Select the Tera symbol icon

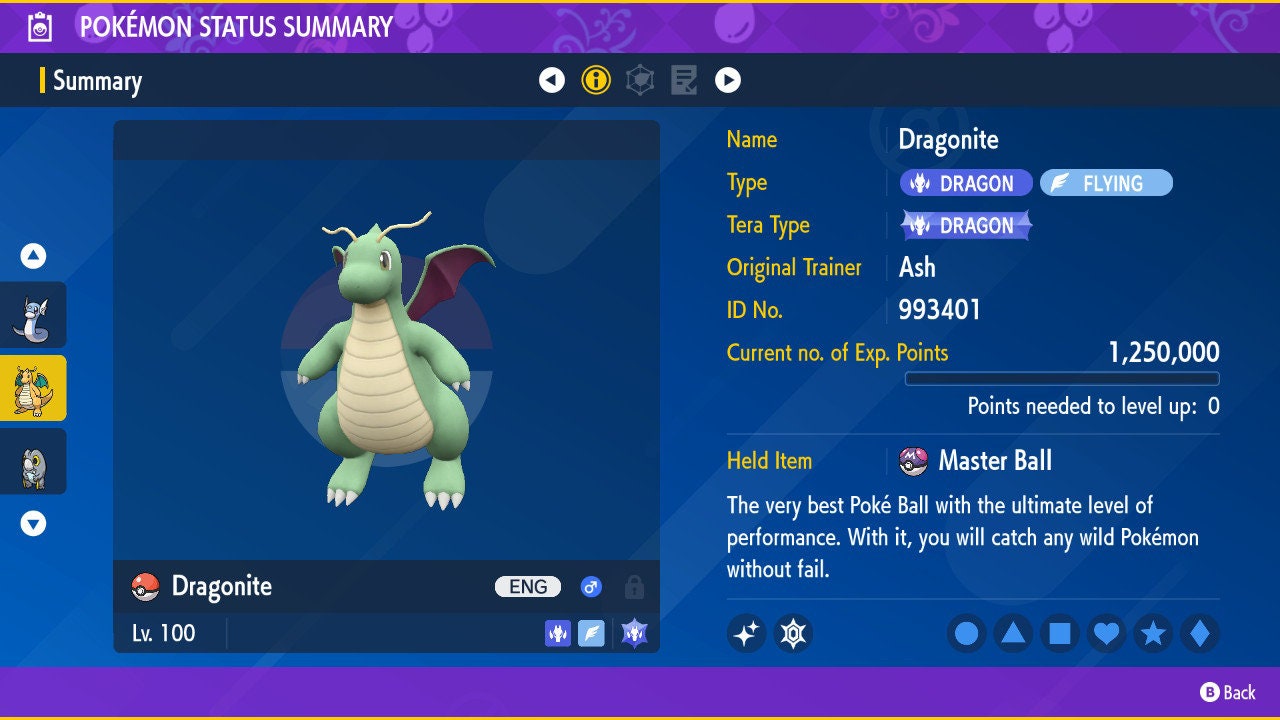[x=794, y=633]
